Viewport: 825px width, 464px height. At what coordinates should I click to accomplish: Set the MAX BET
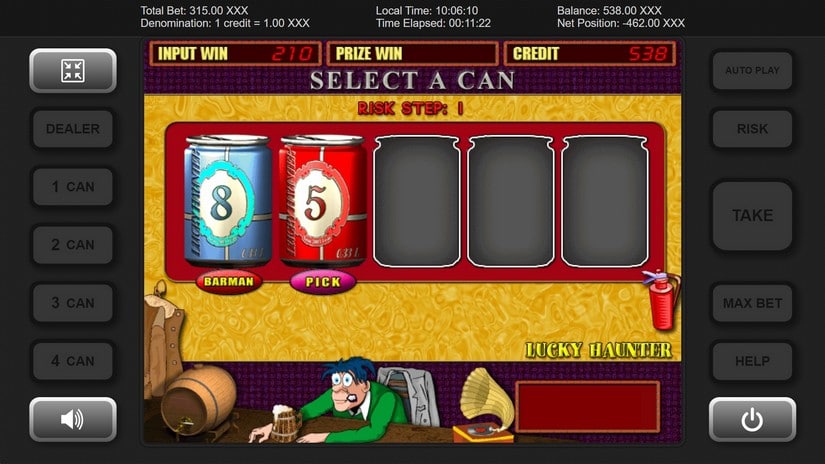752,303
